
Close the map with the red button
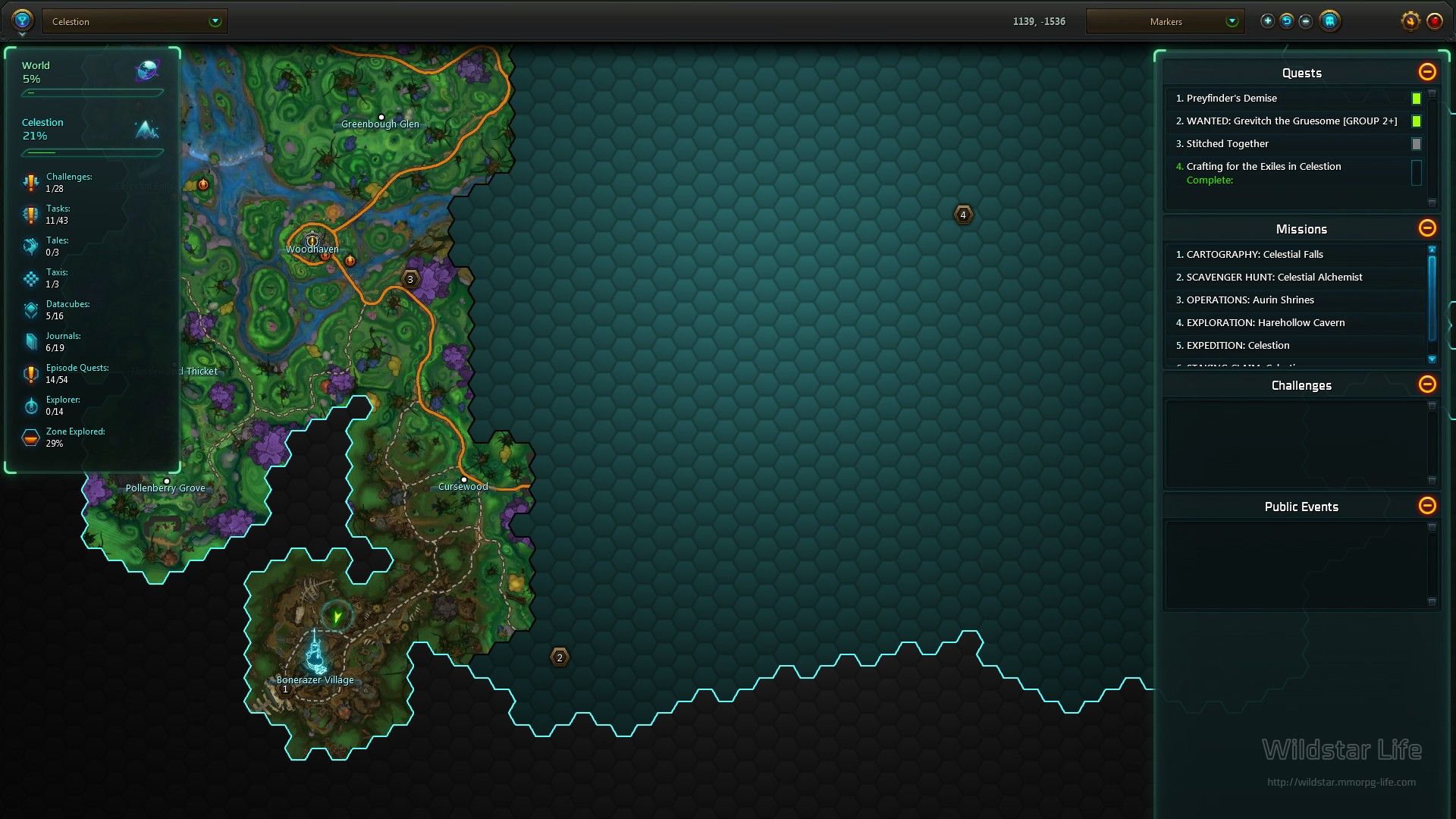pyautogui.click(x=1434, y=21)
